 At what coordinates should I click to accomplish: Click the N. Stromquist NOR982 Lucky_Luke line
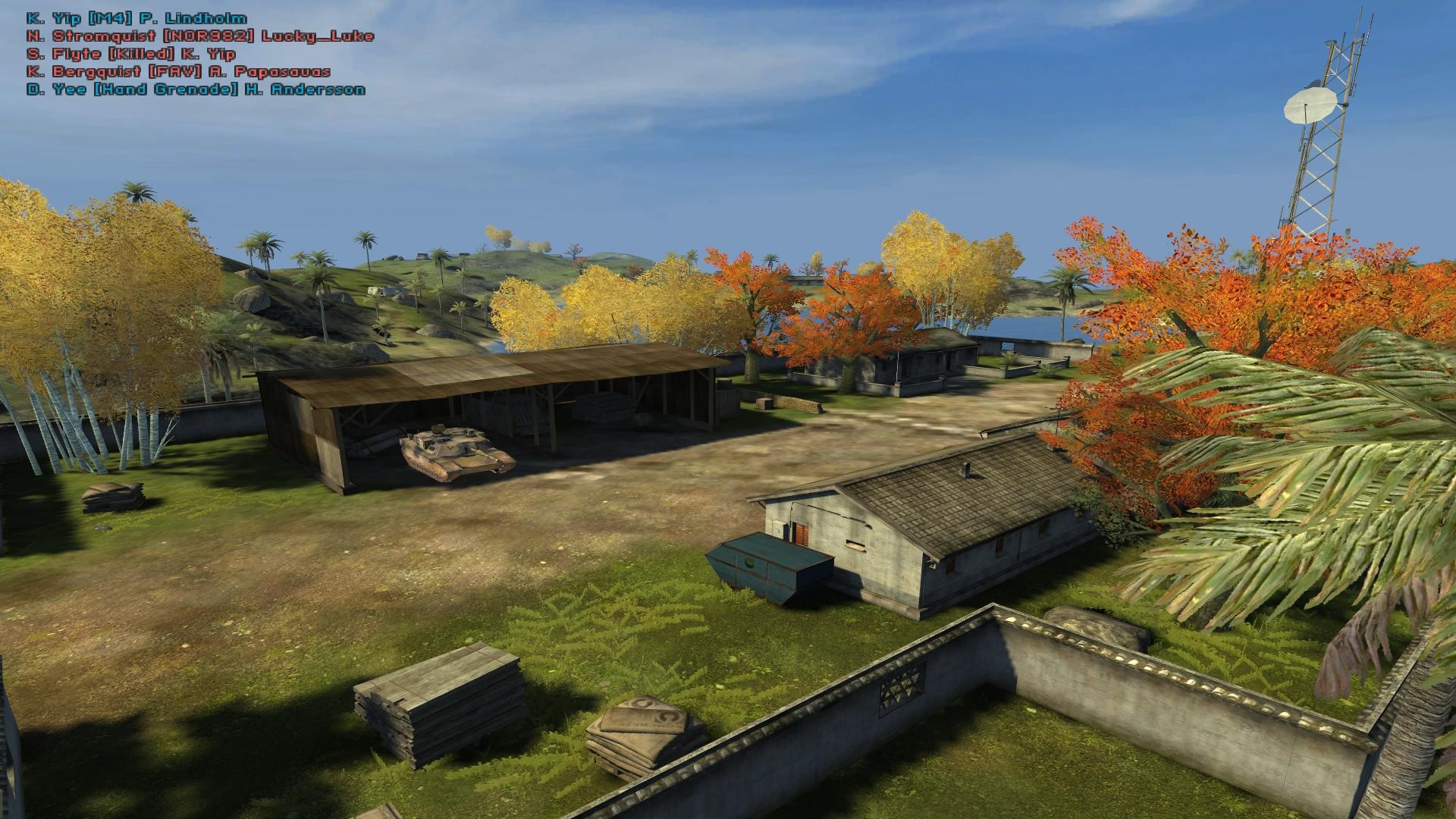[199, 34]
